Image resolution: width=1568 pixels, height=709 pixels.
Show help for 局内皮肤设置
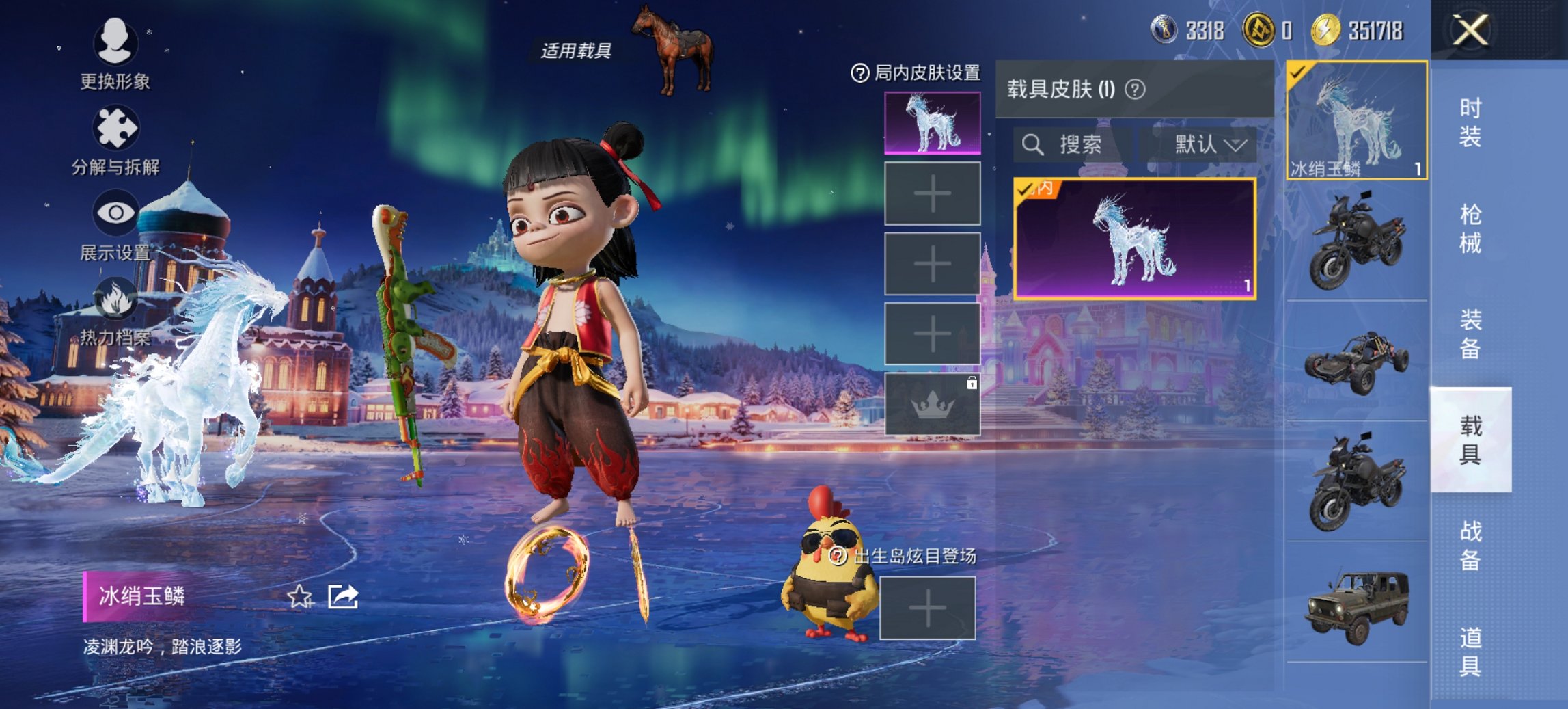click(859, 73)
